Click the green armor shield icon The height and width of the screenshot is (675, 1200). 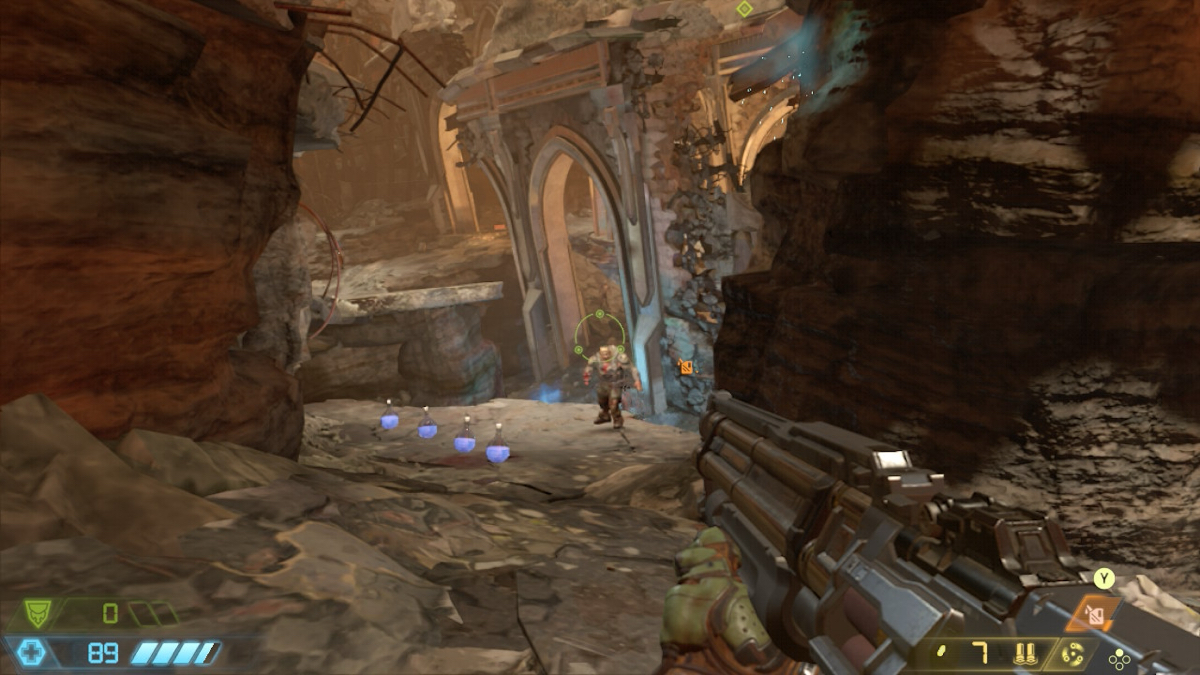pyautogui.click(x=38, y=613)
